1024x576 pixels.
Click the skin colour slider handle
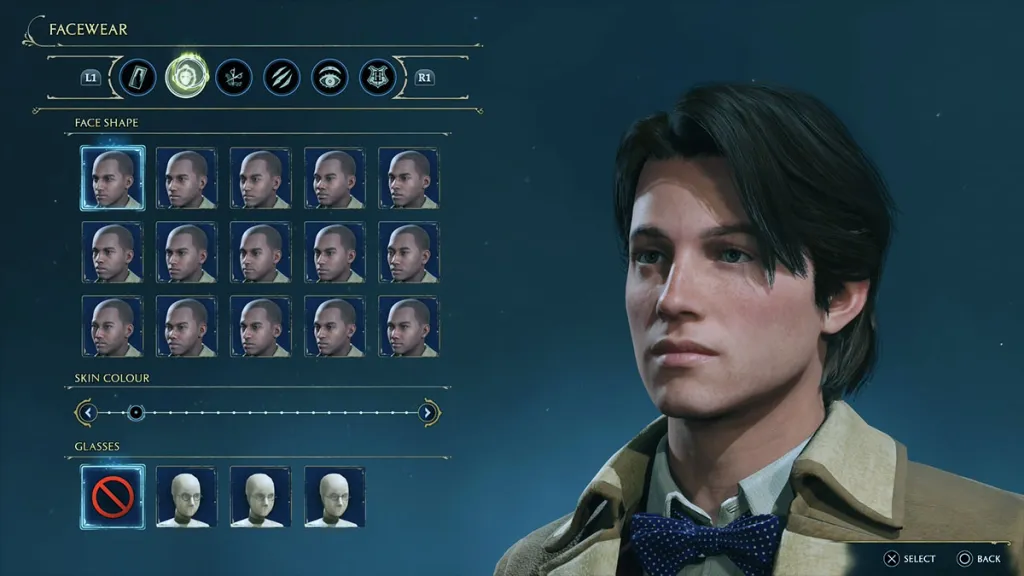[x=136, y=412]
